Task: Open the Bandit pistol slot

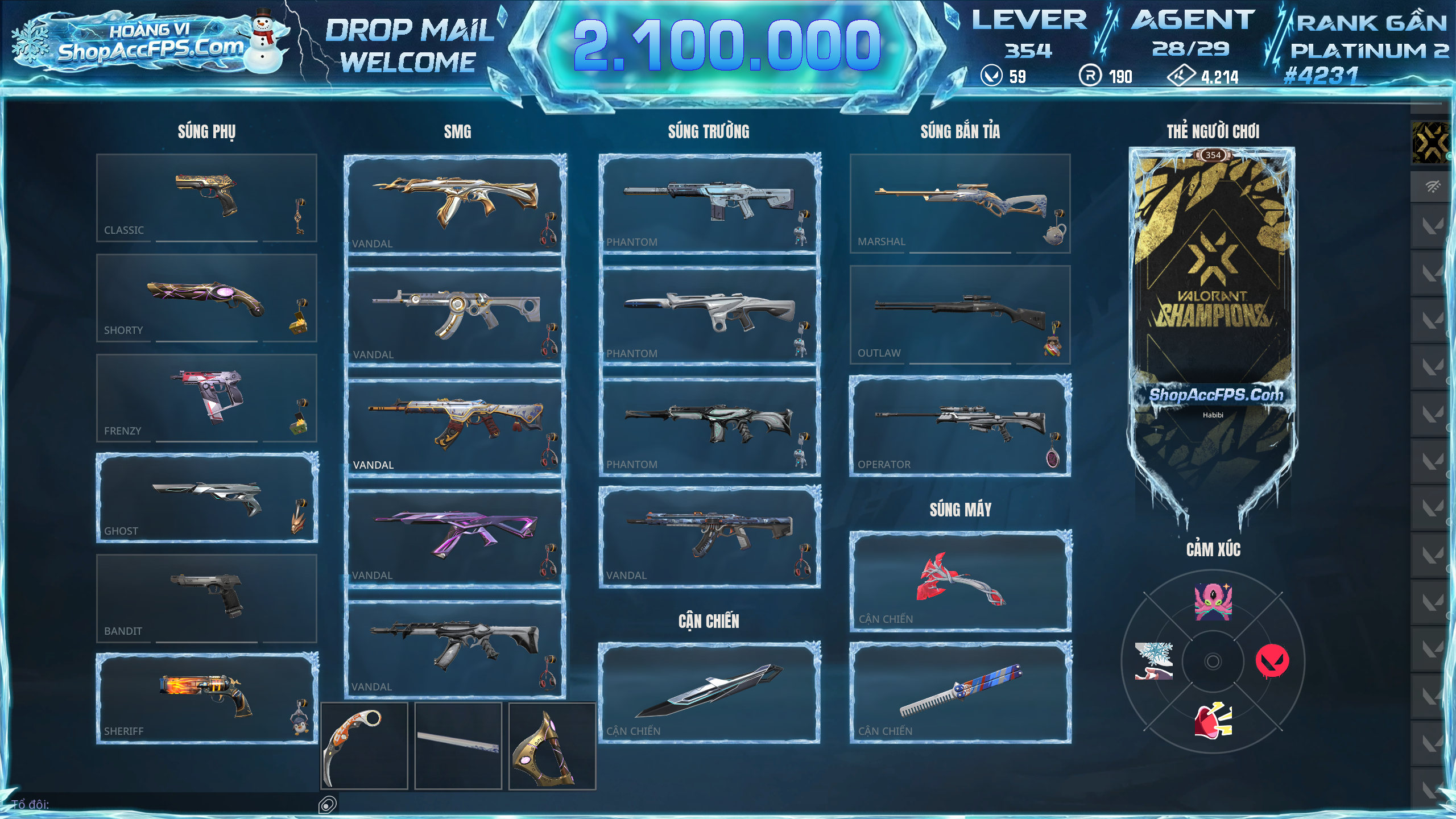Action: tap(206, 598)
